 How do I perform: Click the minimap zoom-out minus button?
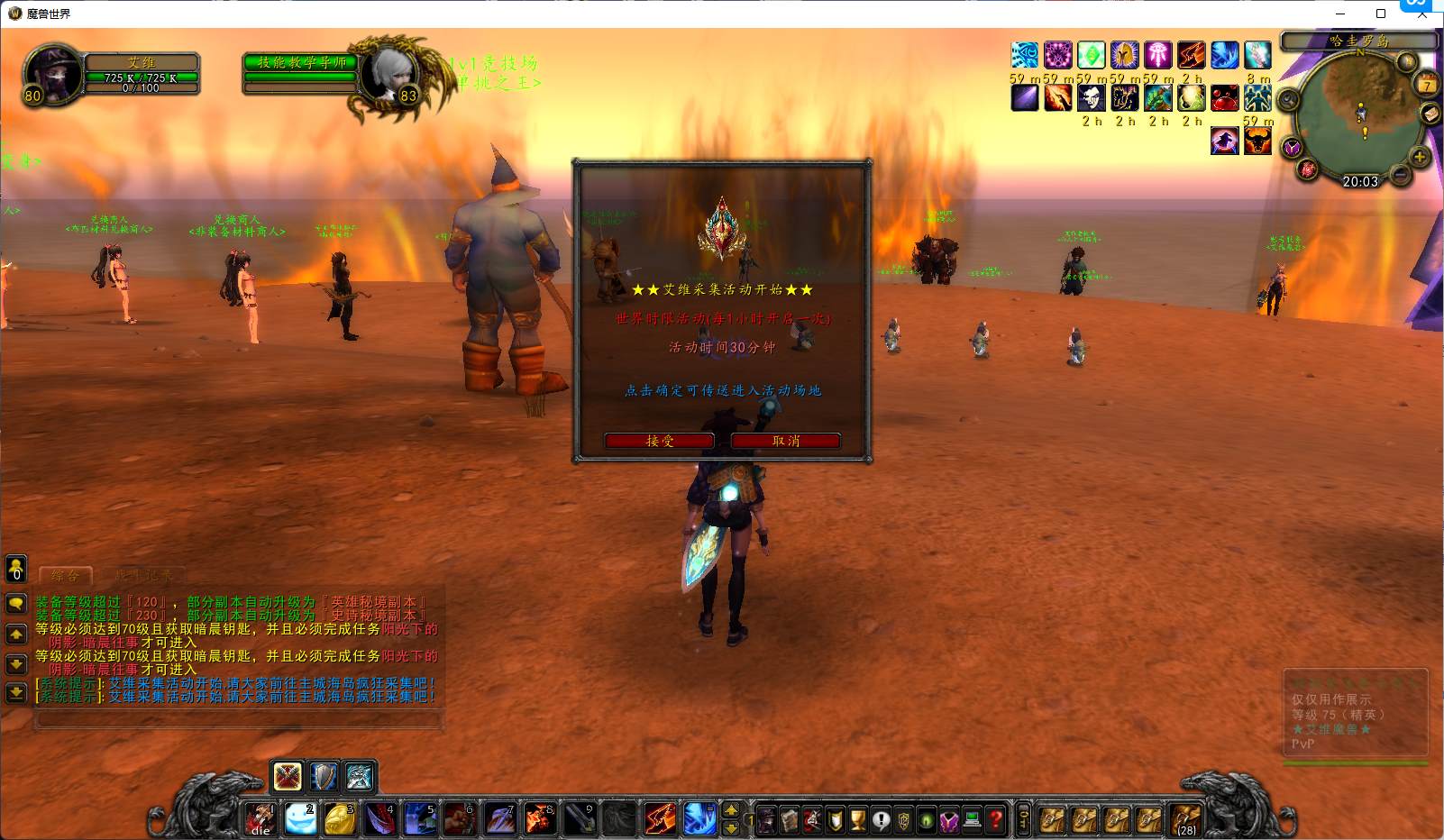pos(1400,174)
